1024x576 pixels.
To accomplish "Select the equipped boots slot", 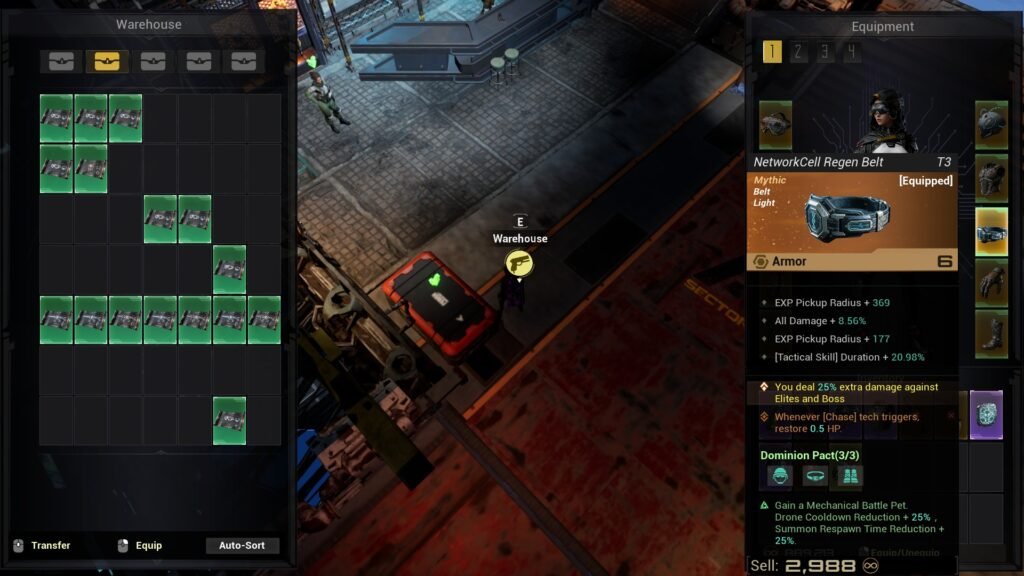I will click(x=991, y=335).
